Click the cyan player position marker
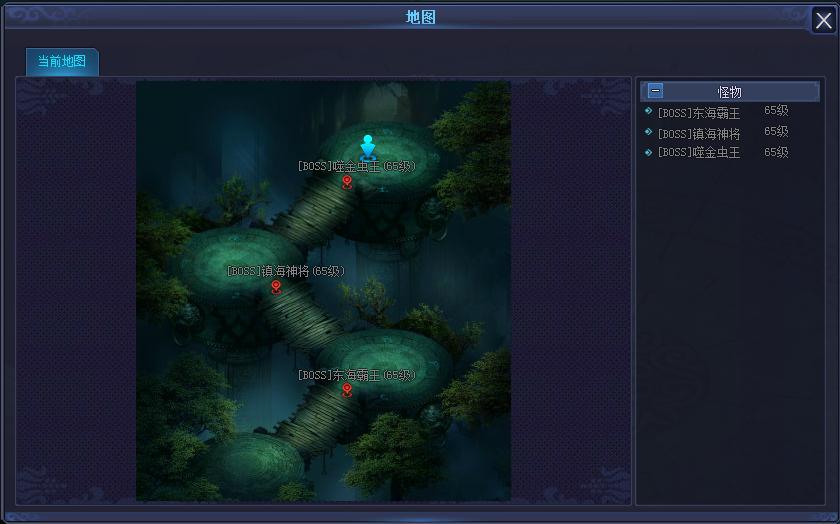Viewport: 840px width, 524px height. [368, 146]
